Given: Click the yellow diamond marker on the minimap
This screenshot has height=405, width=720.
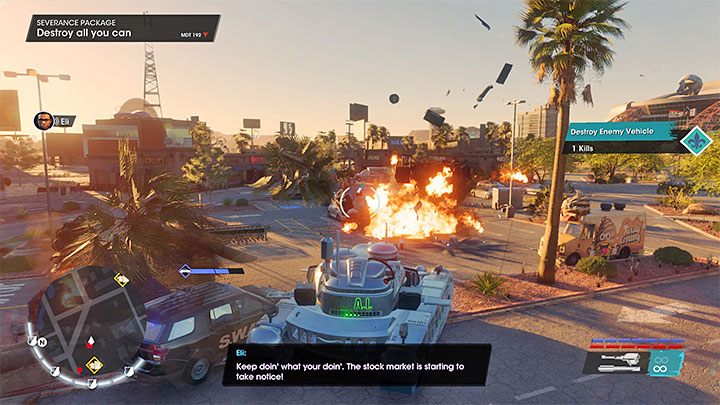Looking at the screenshot, I should [93, 364].
